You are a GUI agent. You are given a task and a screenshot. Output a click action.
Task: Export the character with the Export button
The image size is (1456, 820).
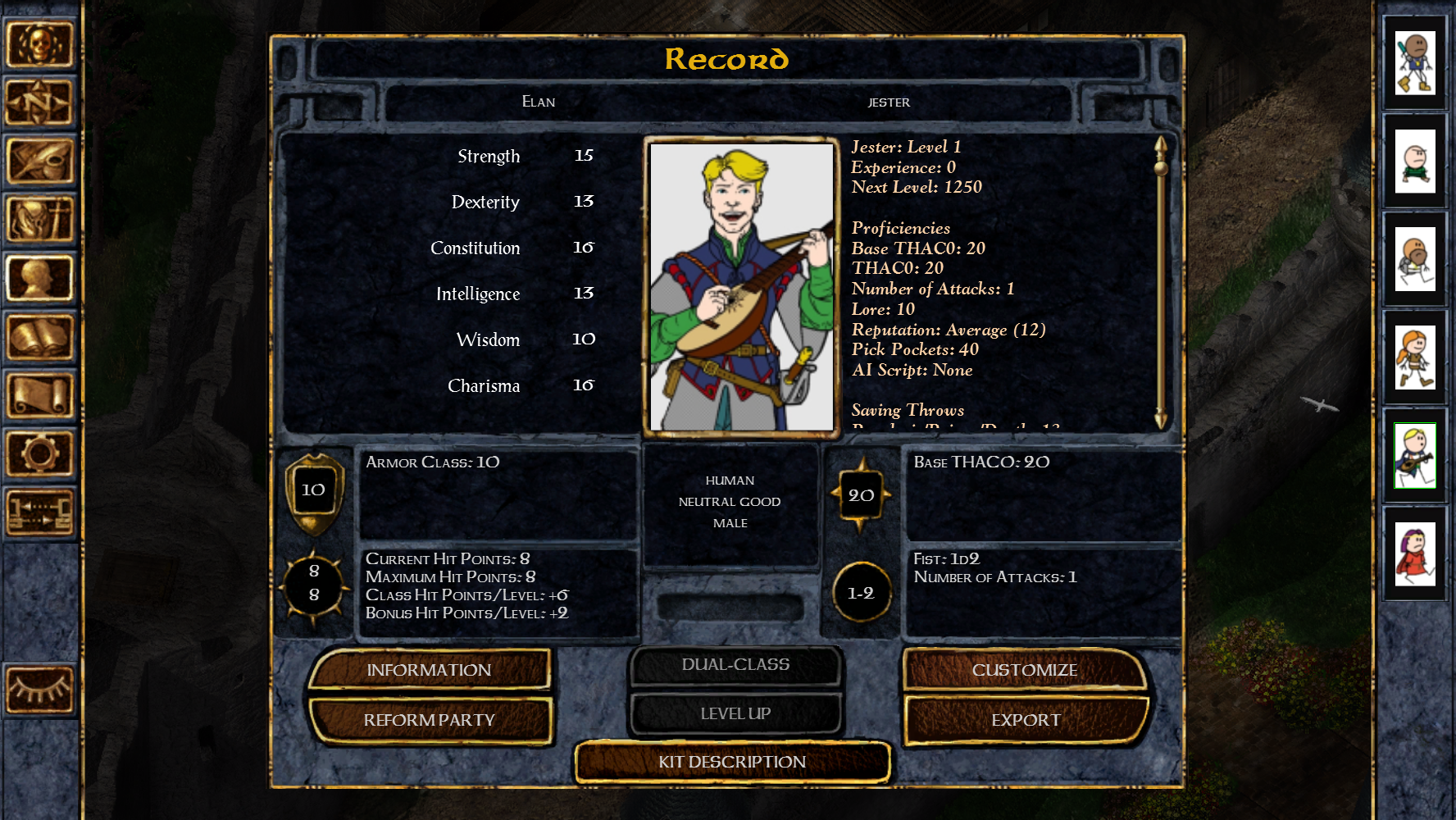pos(1026,720)
